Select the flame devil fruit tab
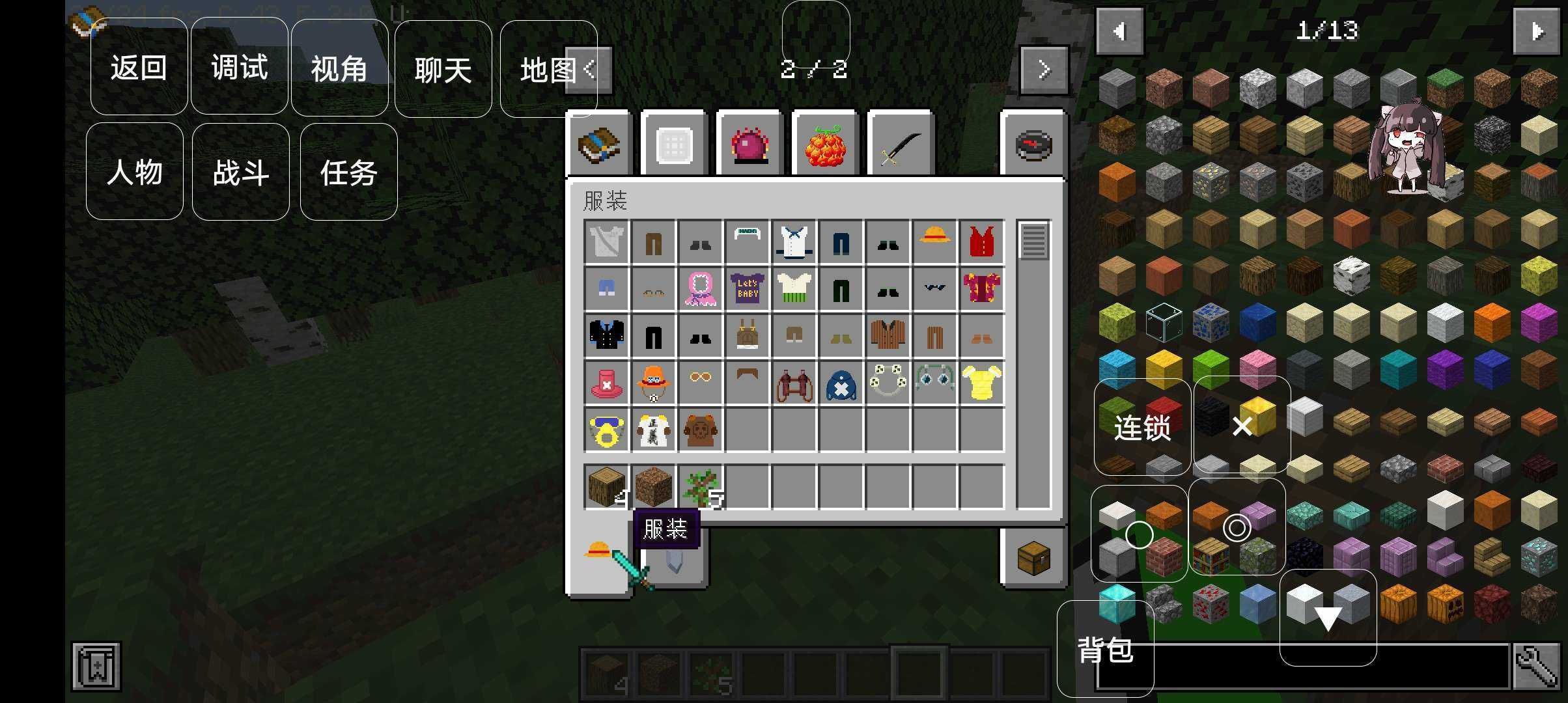Viewport: 1568px width, 703px height. [825, 145]
